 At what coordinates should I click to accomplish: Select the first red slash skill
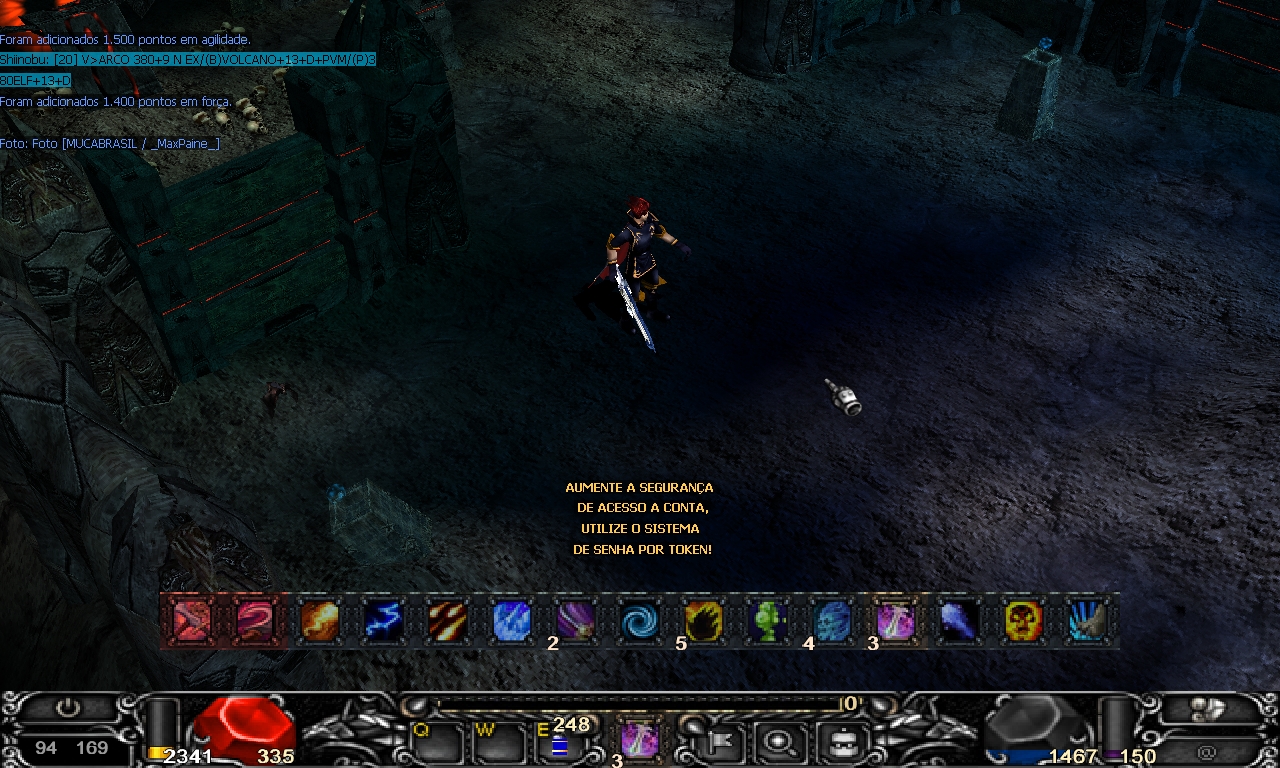(x=191, y=621)
